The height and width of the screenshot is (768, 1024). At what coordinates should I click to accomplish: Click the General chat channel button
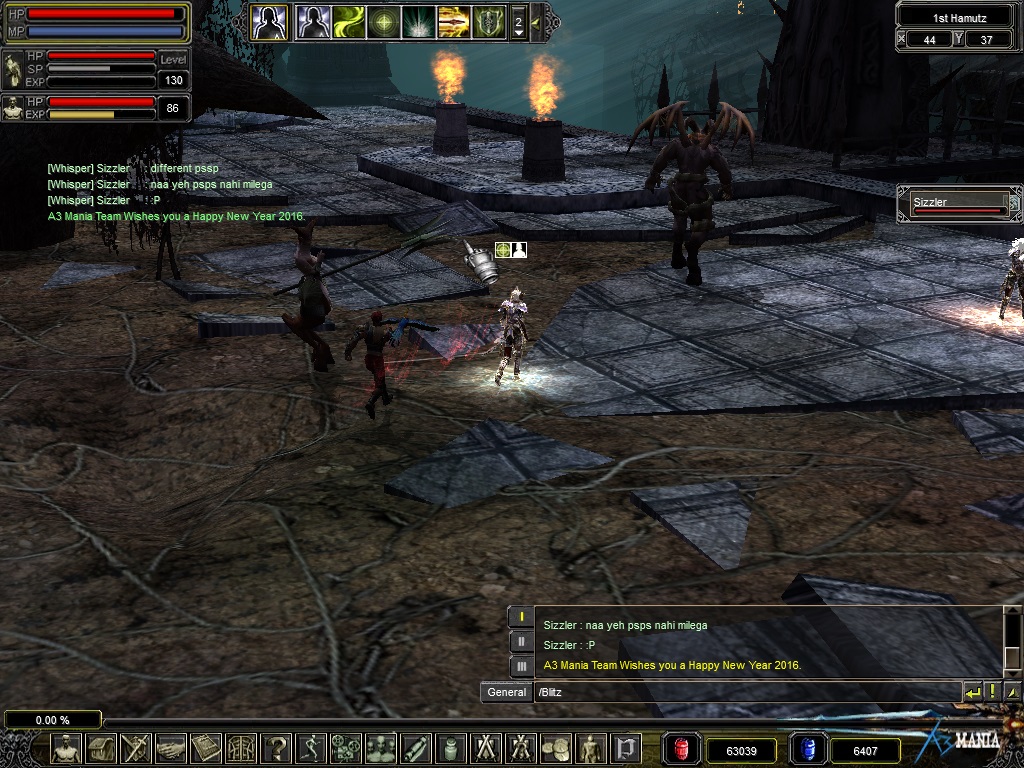pyautogui.click(x=506, y=692)
